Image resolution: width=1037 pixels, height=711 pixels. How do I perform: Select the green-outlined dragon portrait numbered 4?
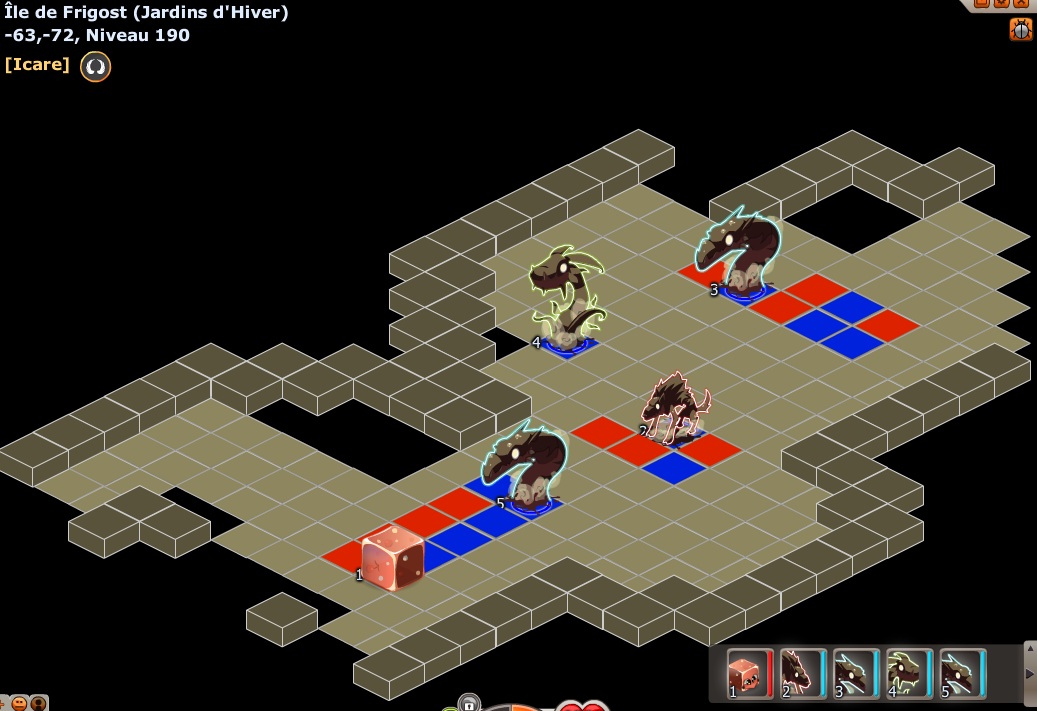click(909, 672)
